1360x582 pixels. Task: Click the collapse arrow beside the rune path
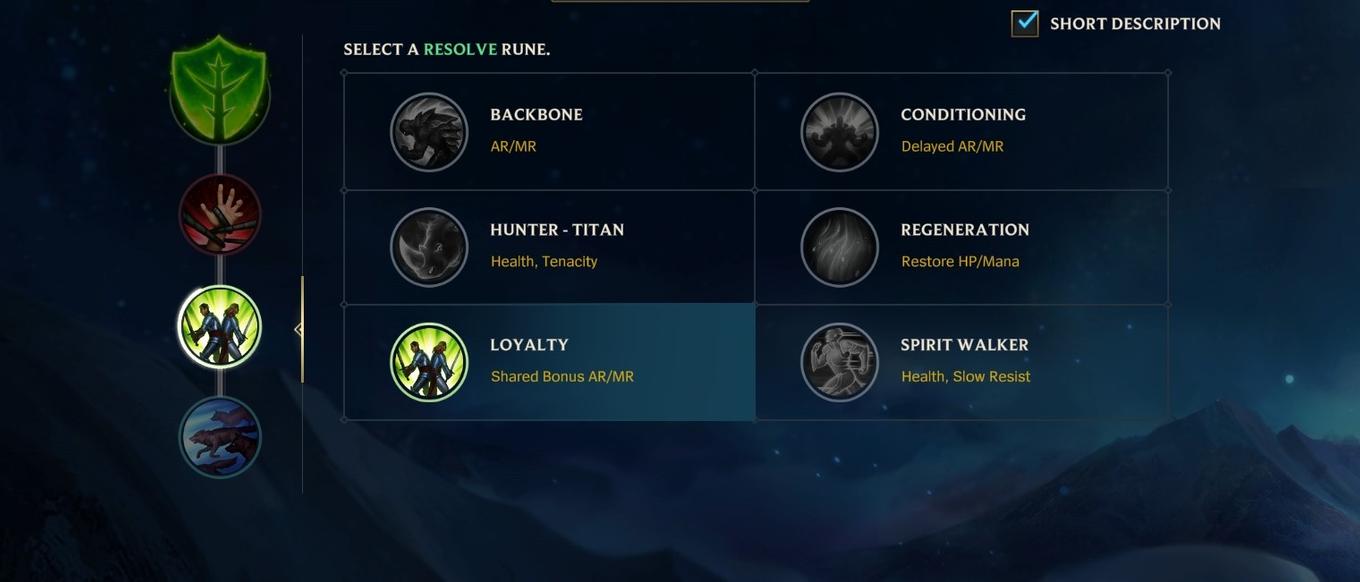tap(298, 329)
